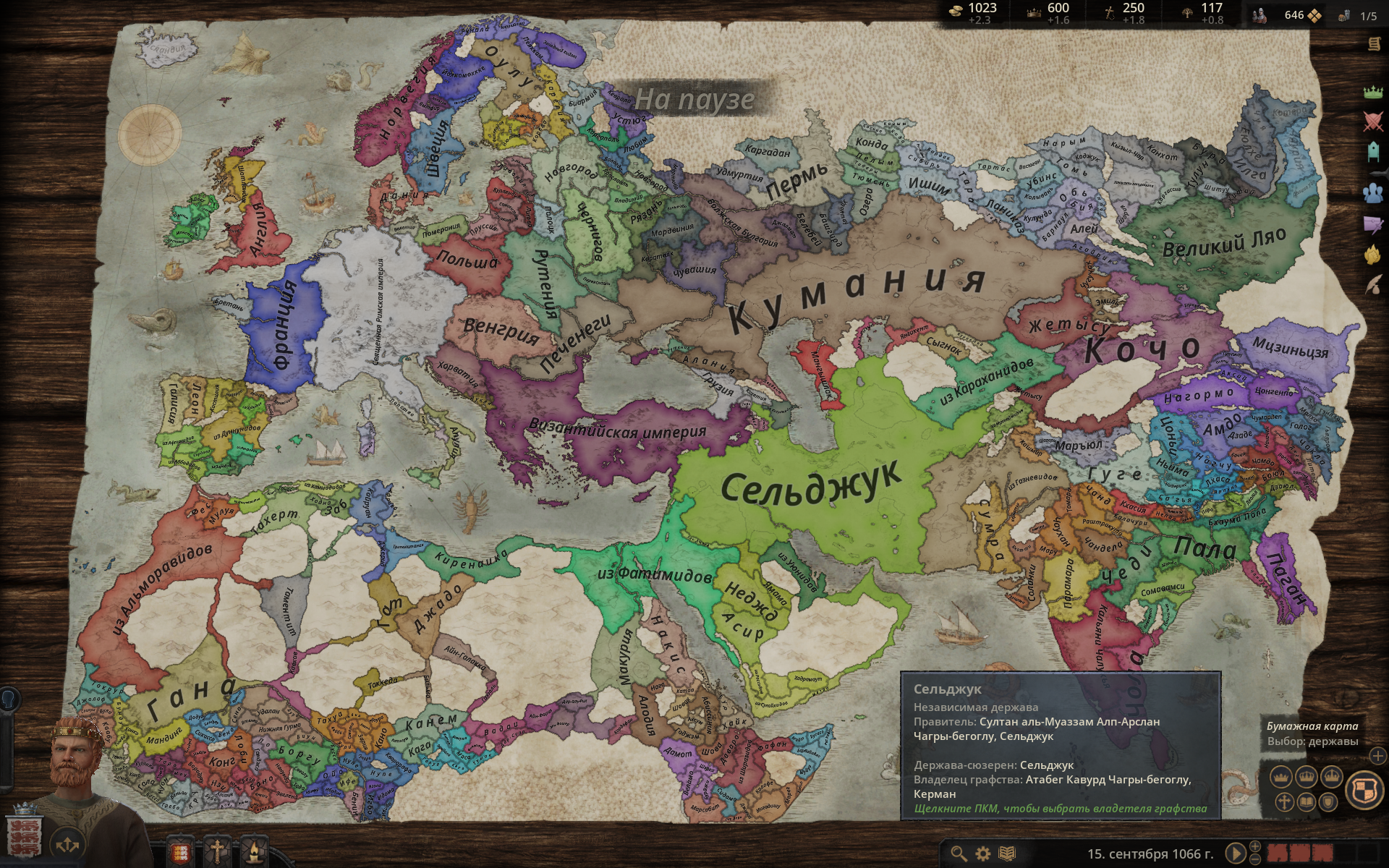Image resolution: width=1389 pixels, height=868 pixels.
Task: Click the realm coat of arms shield bottom left
Action: pos(22,836)
